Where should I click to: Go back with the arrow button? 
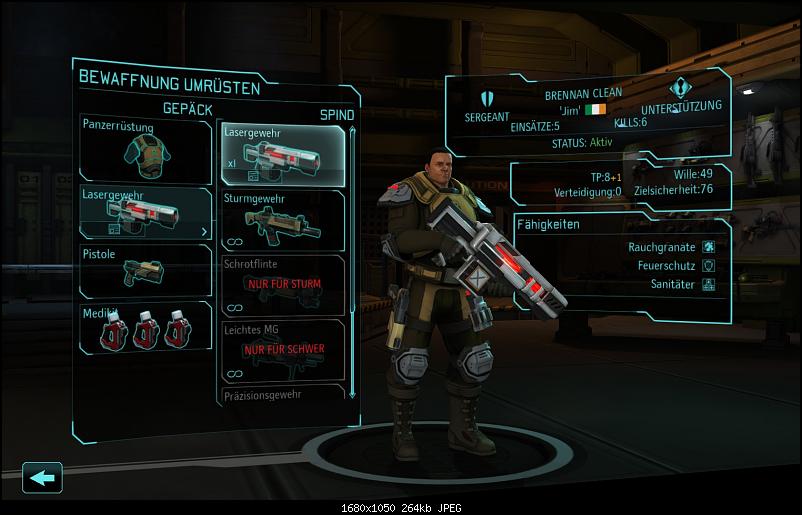[41, 478]
